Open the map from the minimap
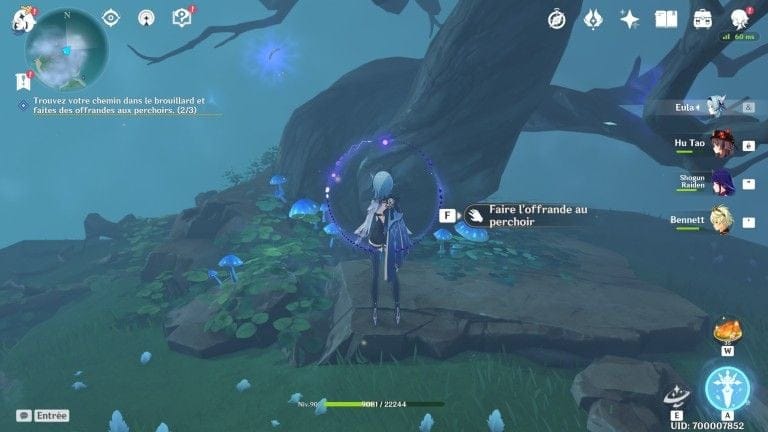This screenshot has height=432, width=768. pos(67,49)
